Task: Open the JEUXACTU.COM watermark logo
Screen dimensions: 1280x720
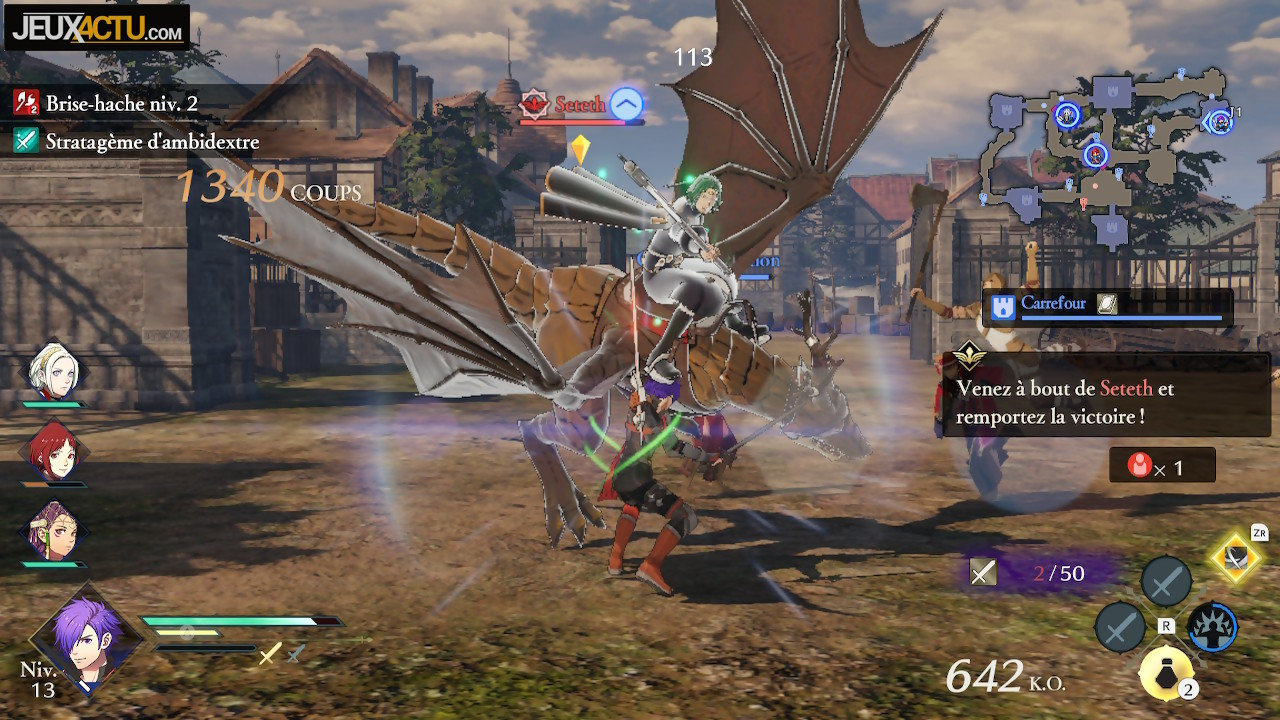Action: click(98, 28)
